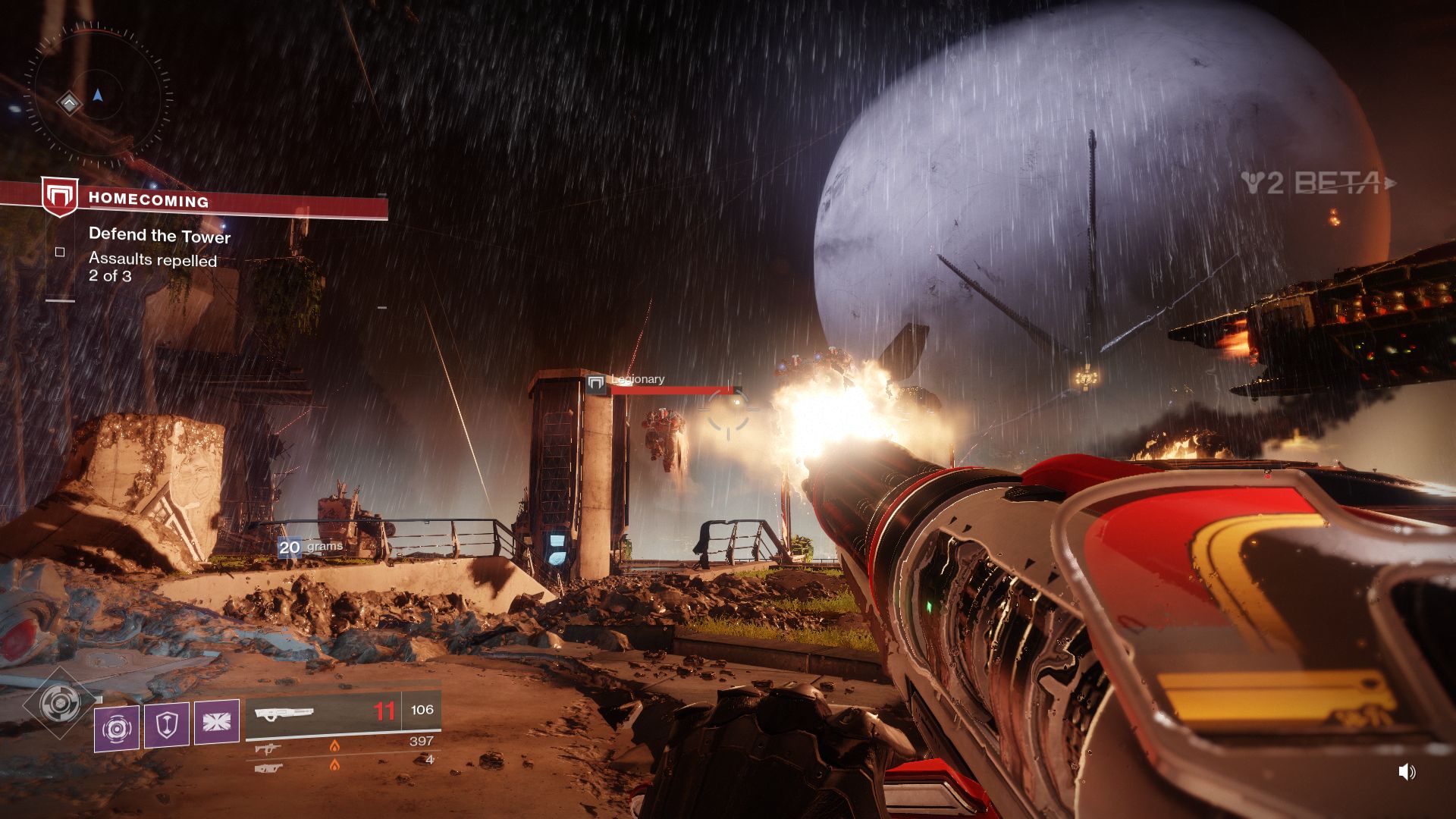Switch to the submachine gun weapon
1456x819 pixels.
[268, 748]
